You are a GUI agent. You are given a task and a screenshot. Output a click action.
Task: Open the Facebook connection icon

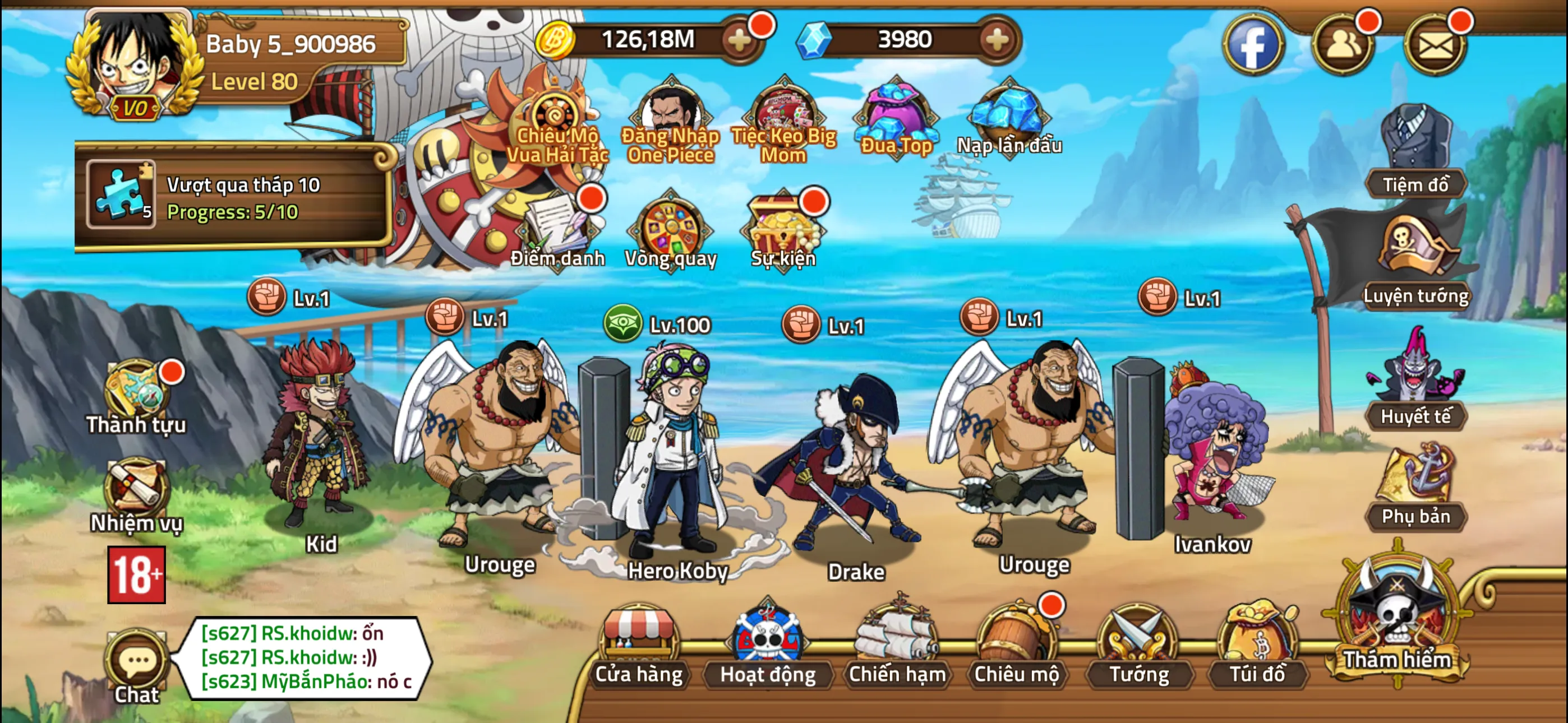pos(1254,43)
